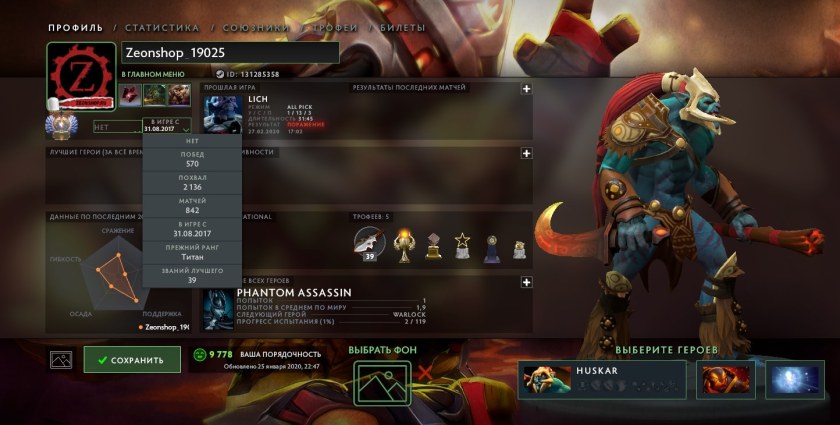Click the small image icon beside Сохранить
The height and width of the screenshot is (425, 840).
pyautogui.click(x=61, y=360)
